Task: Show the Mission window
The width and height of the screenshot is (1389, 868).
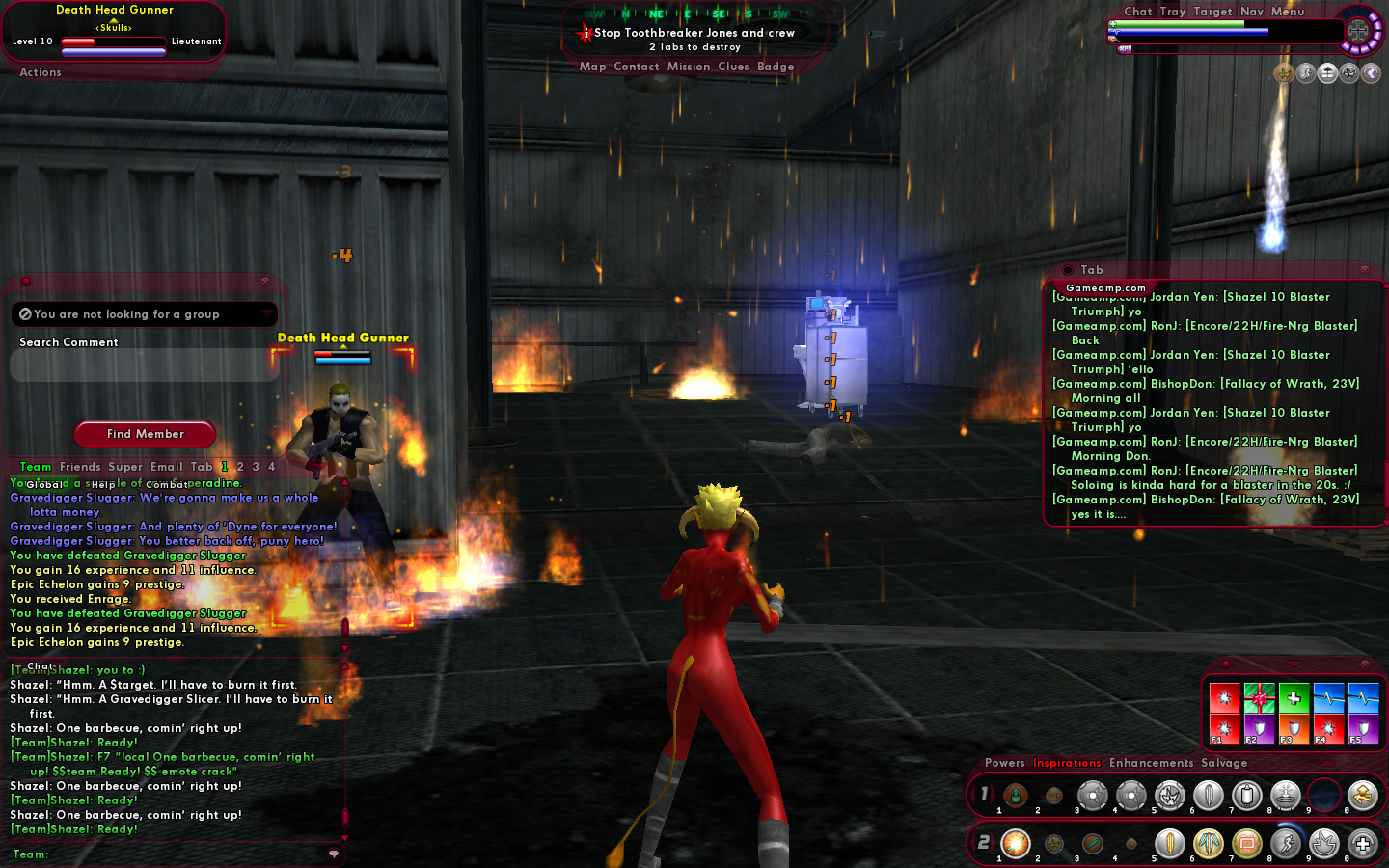Action: click(688, 67)
